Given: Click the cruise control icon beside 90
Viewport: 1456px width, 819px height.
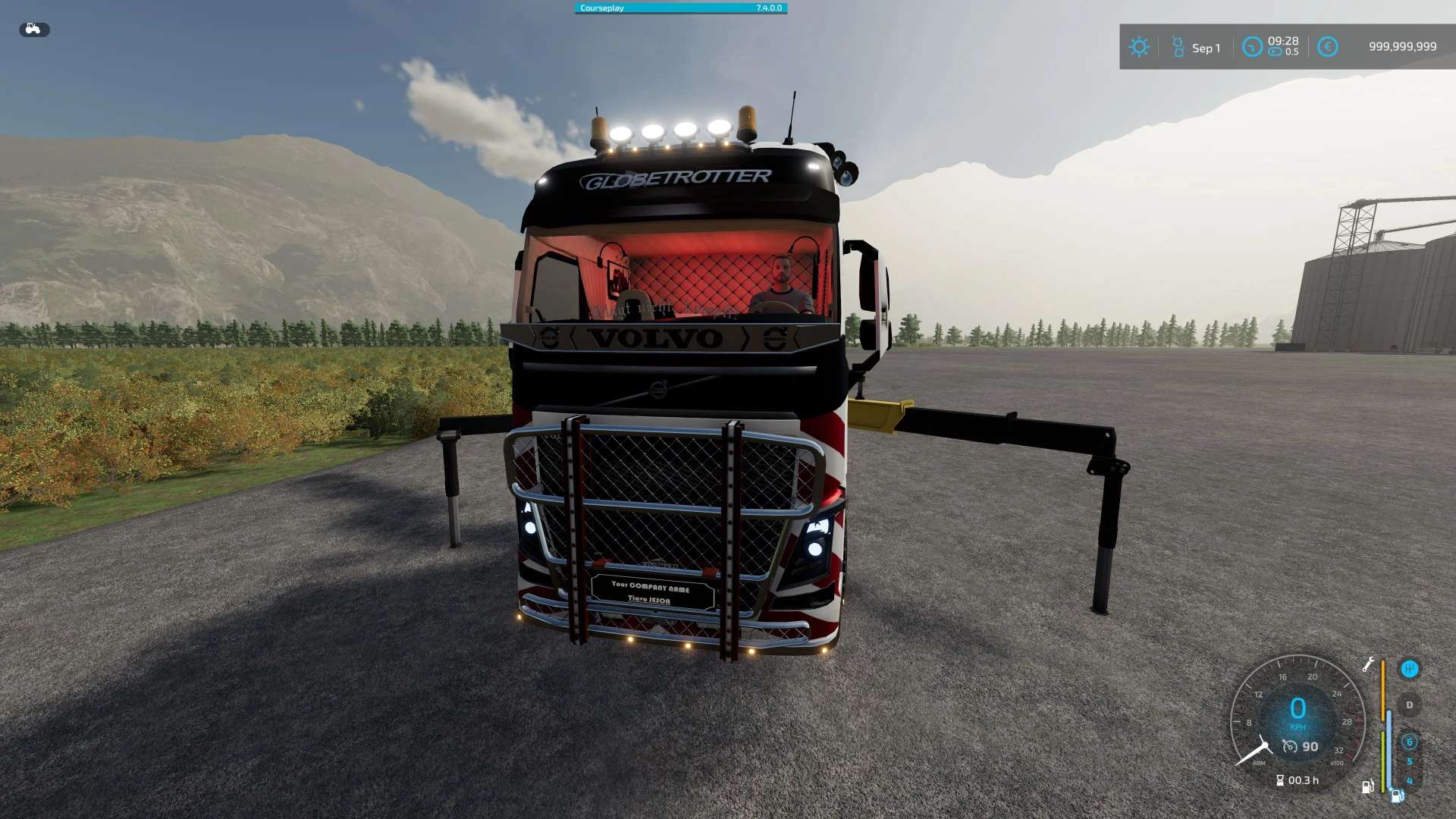Looking at the screenshot, I should coord(1290,747).
